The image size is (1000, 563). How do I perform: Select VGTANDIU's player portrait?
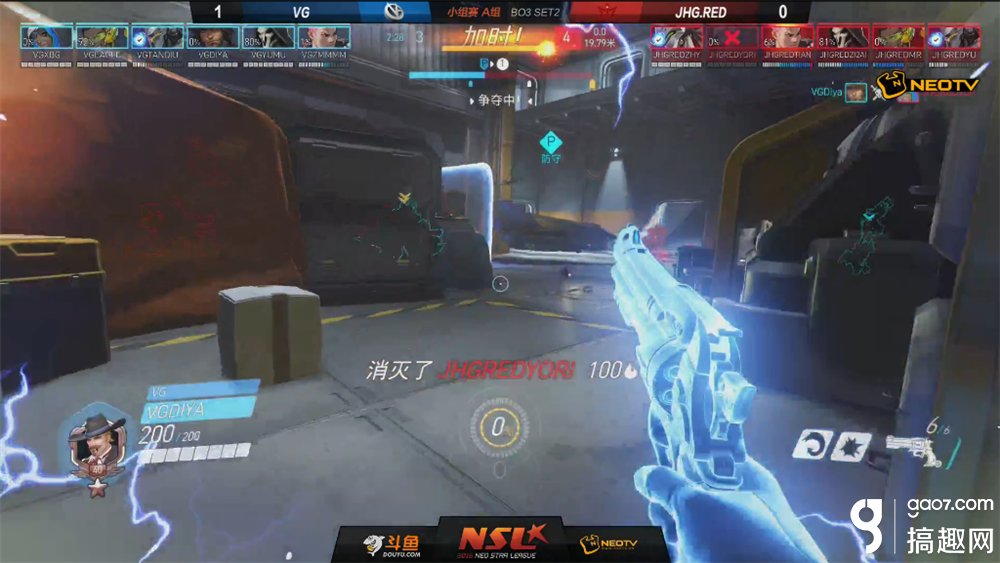(x=157, y=37)
